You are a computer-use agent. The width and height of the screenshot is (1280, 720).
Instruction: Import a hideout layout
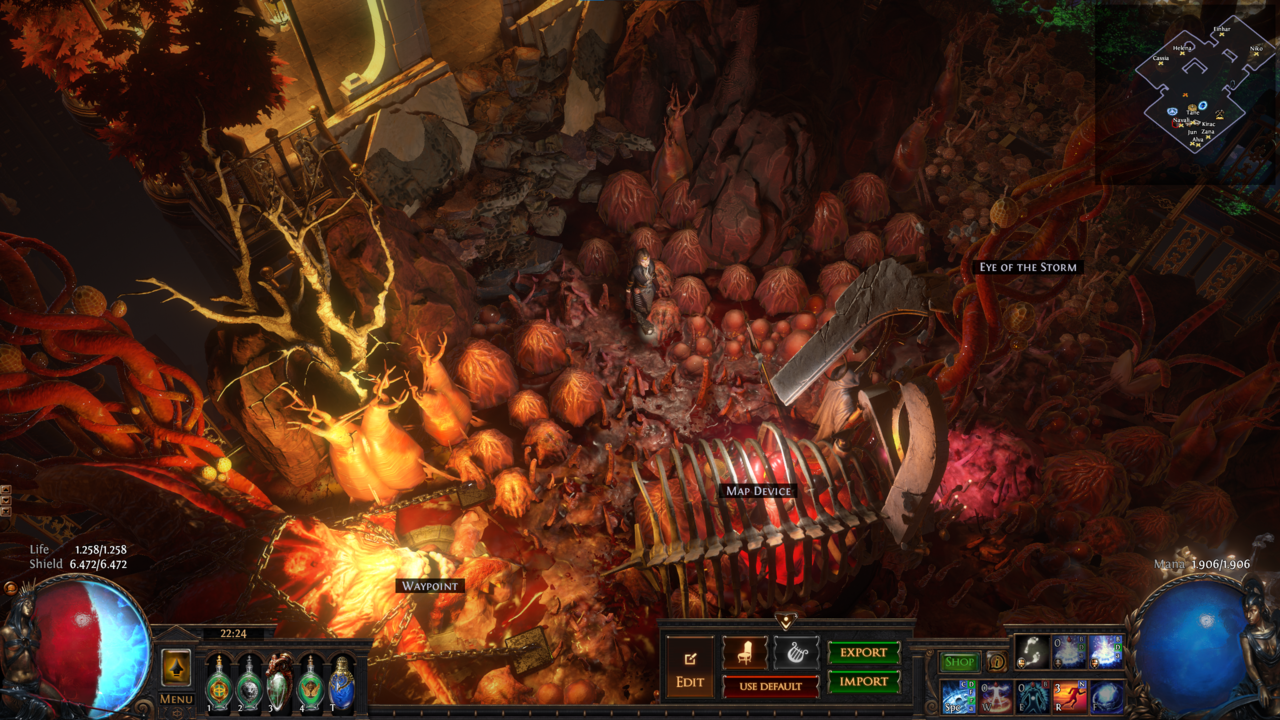click(864, 682)
